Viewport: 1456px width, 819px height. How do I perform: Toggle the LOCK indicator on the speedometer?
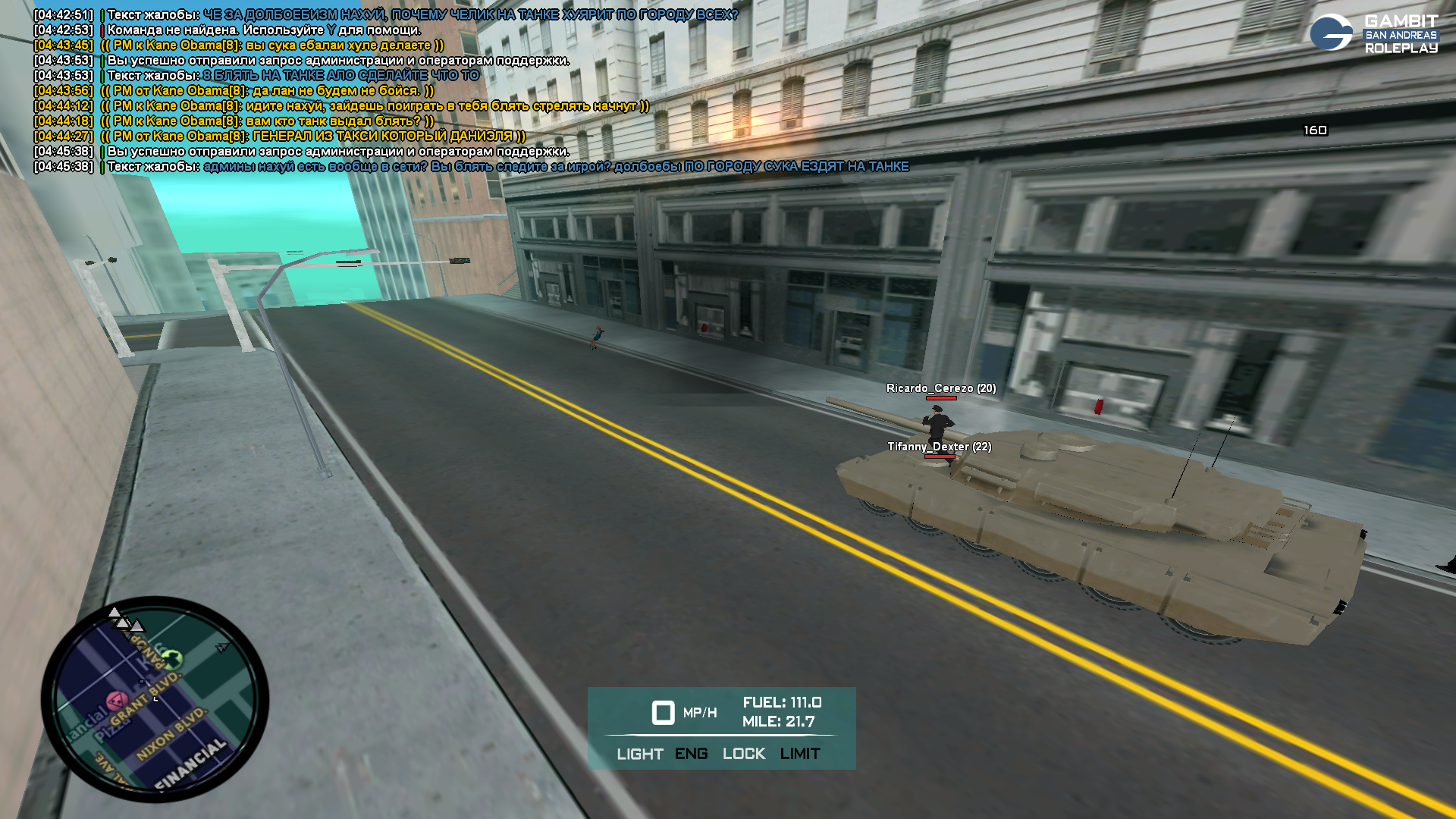tap(743, 754)
